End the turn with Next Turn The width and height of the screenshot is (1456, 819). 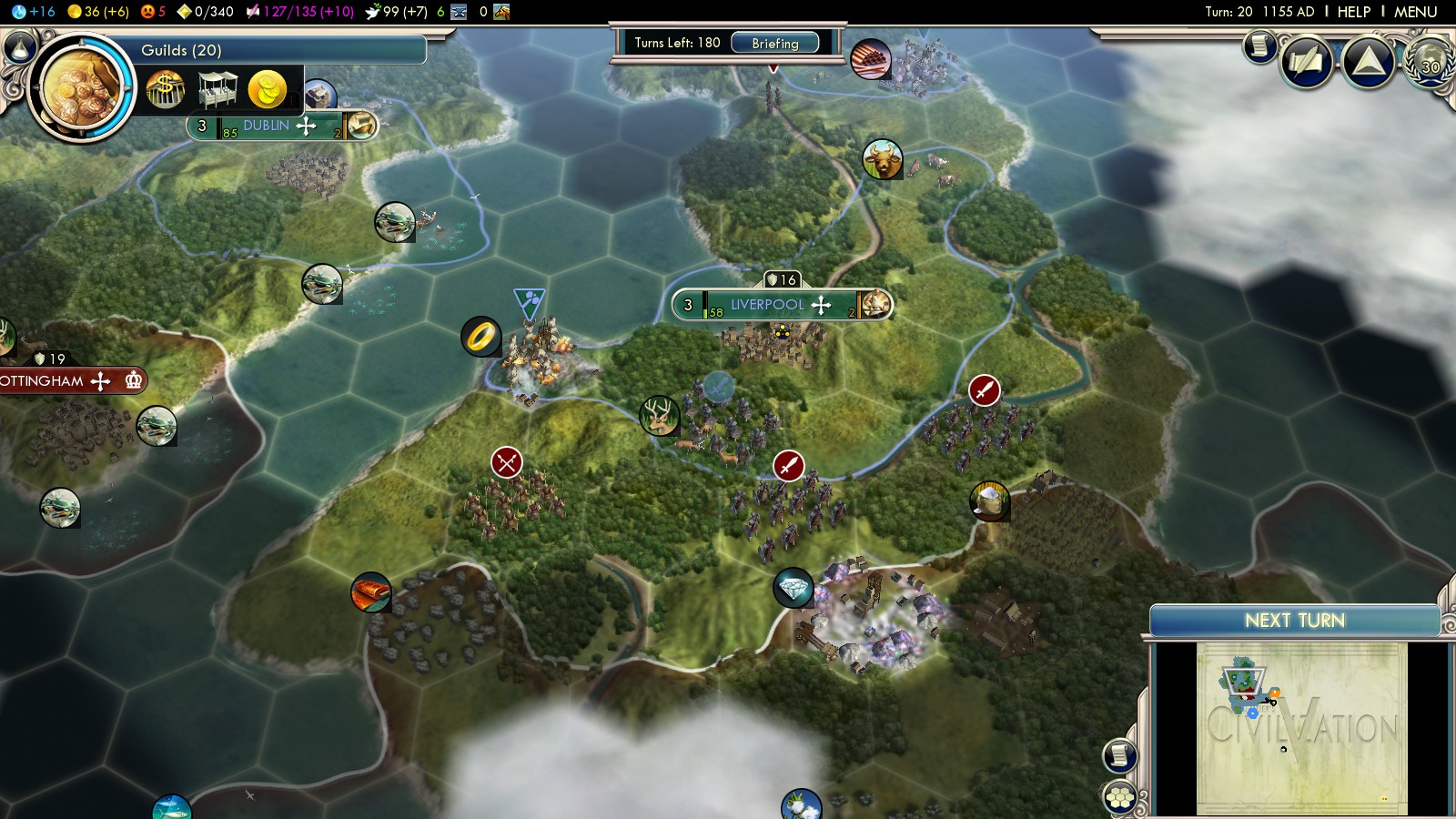click(1294, 621)
